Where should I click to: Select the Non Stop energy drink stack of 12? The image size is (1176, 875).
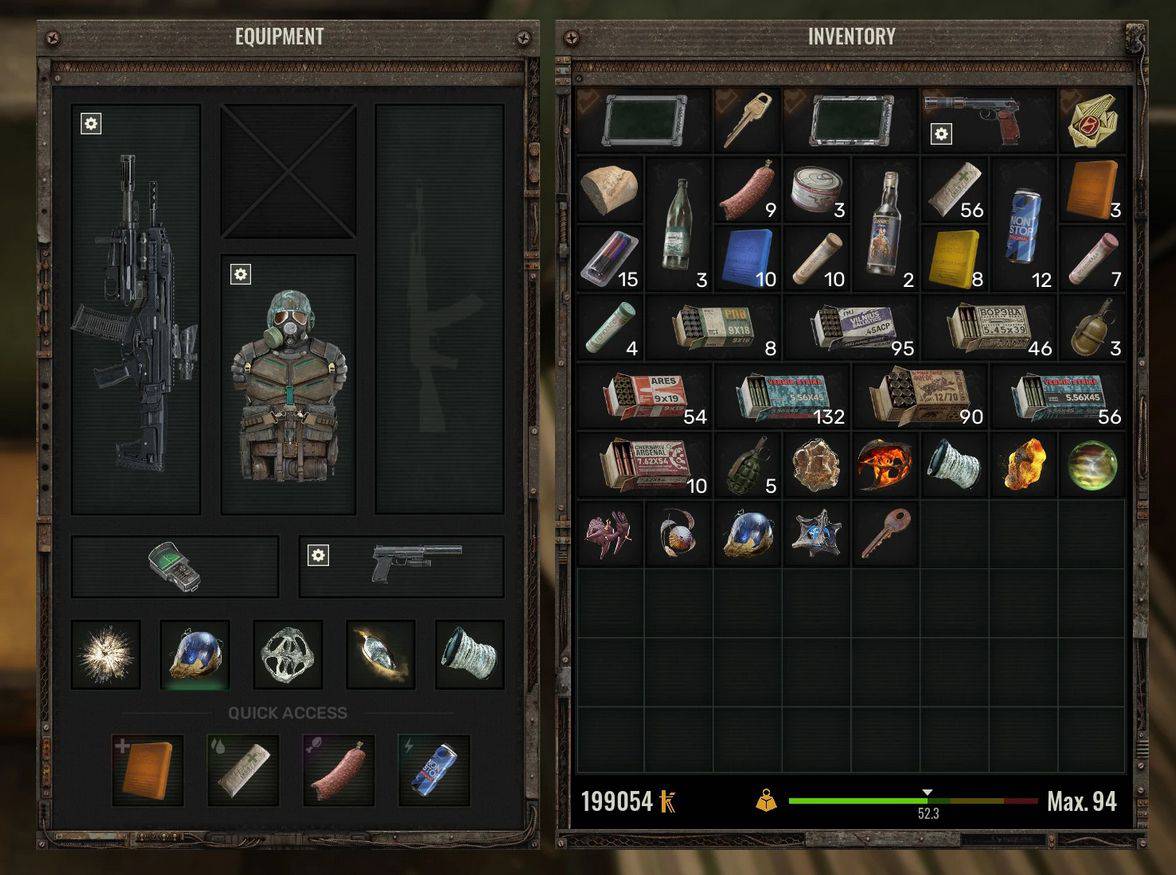tap(1022, 224)
